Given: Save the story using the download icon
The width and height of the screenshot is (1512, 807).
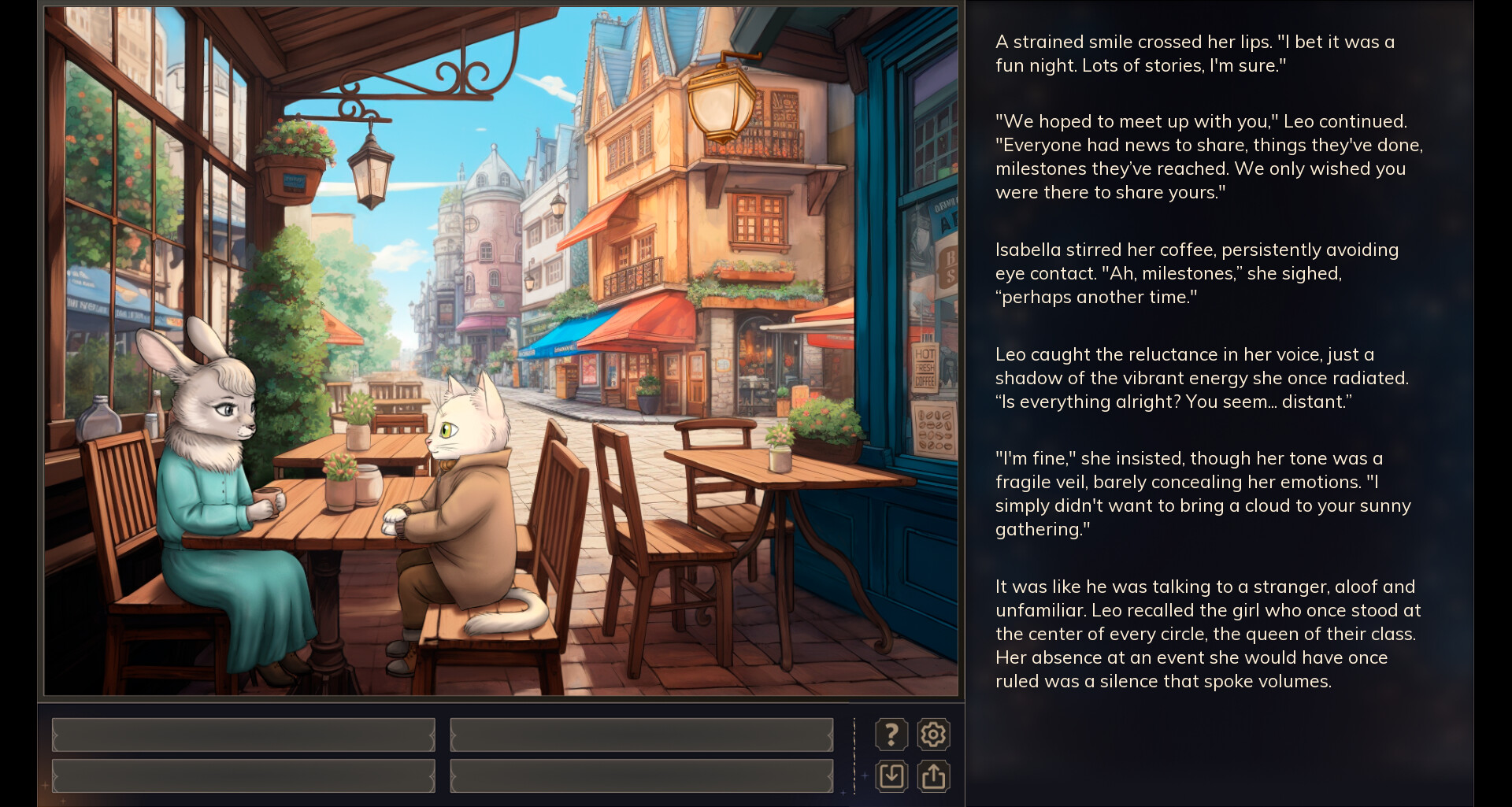Looking at the screenshot, I should pyautogui.click(x=891, y=776).
